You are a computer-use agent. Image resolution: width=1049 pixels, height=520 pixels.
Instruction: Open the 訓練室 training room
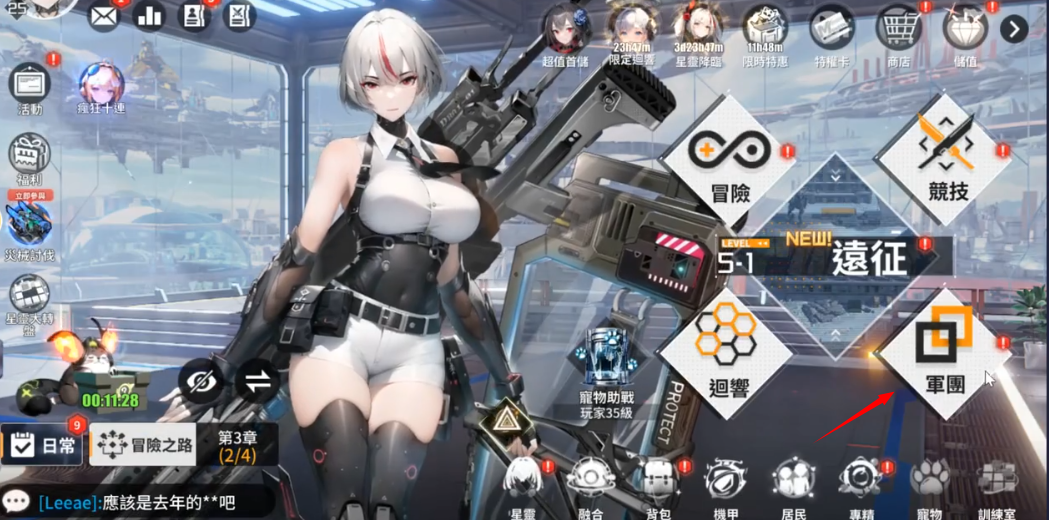997,485
